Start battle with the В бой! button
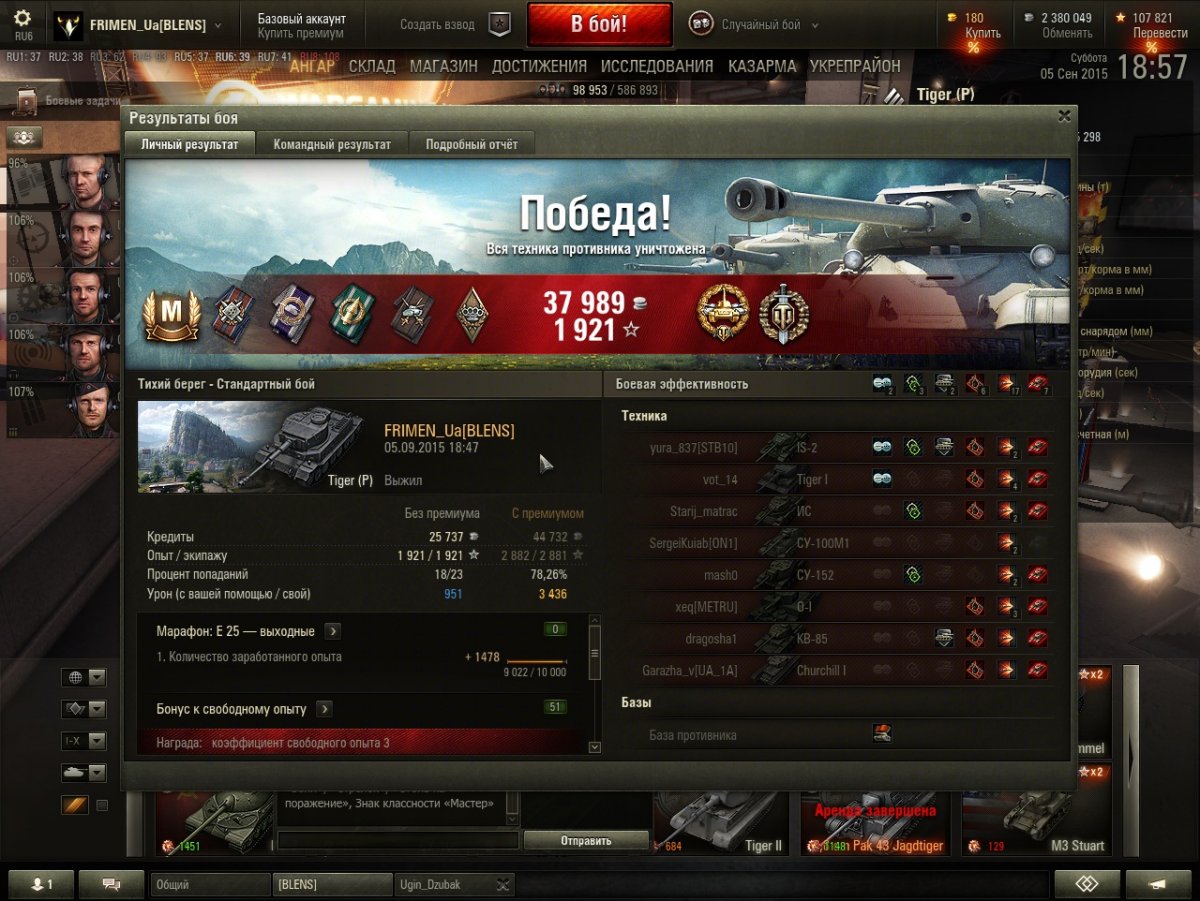Image resolution: width=1200 pixels, height=901 pixels. (x=599, y=25)
